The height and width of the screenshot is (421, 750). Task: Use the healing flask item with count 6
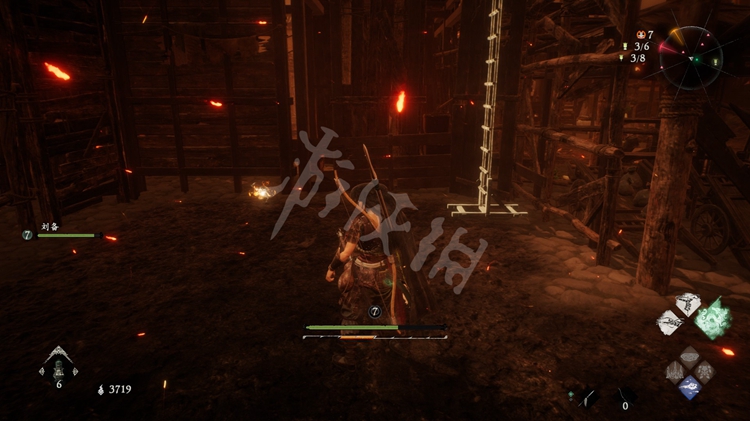click(x=58, y=365)
